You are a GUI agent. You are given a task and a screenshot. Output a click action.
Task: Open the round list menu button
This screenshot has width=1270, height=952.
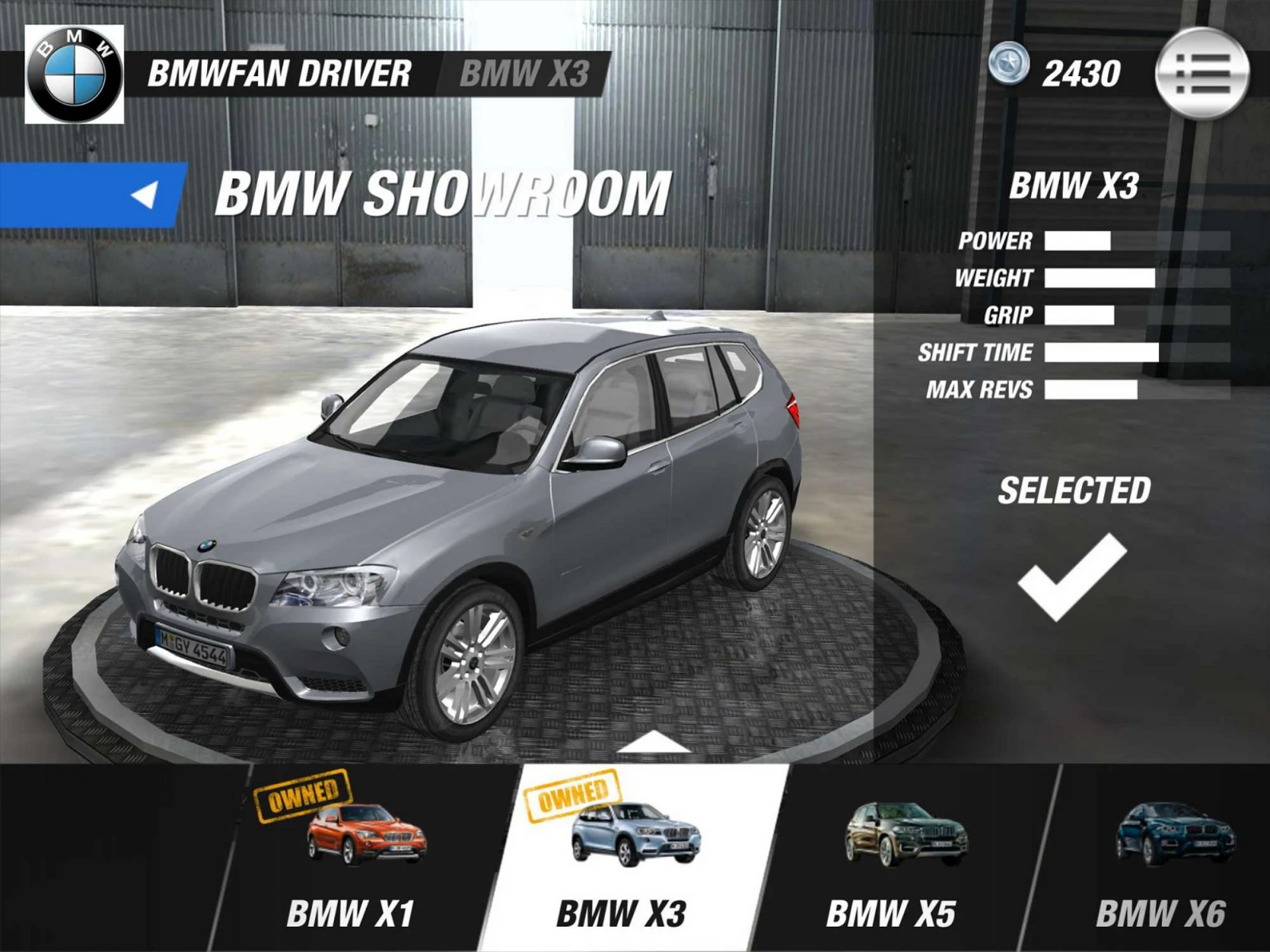tap(1201, 73)
